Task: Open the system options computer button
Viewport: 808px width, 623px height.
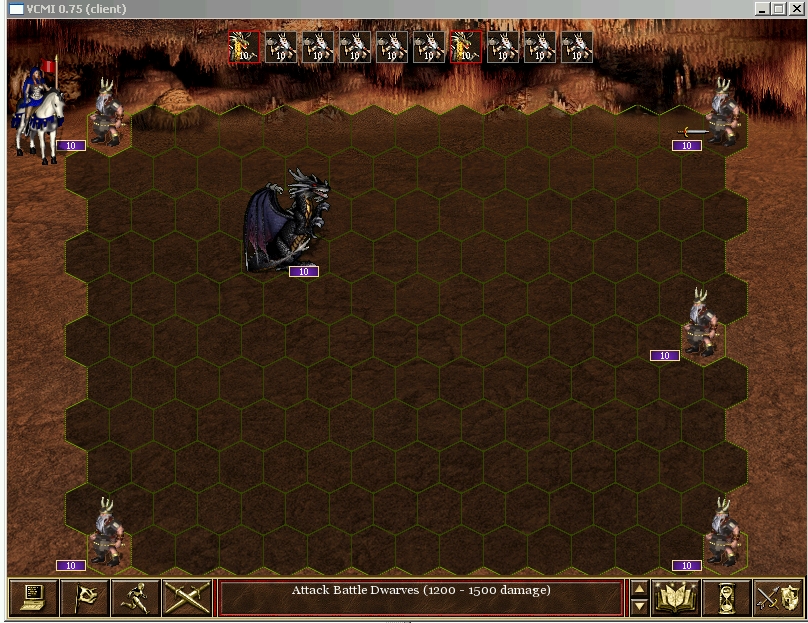Action: pos(33,598)
